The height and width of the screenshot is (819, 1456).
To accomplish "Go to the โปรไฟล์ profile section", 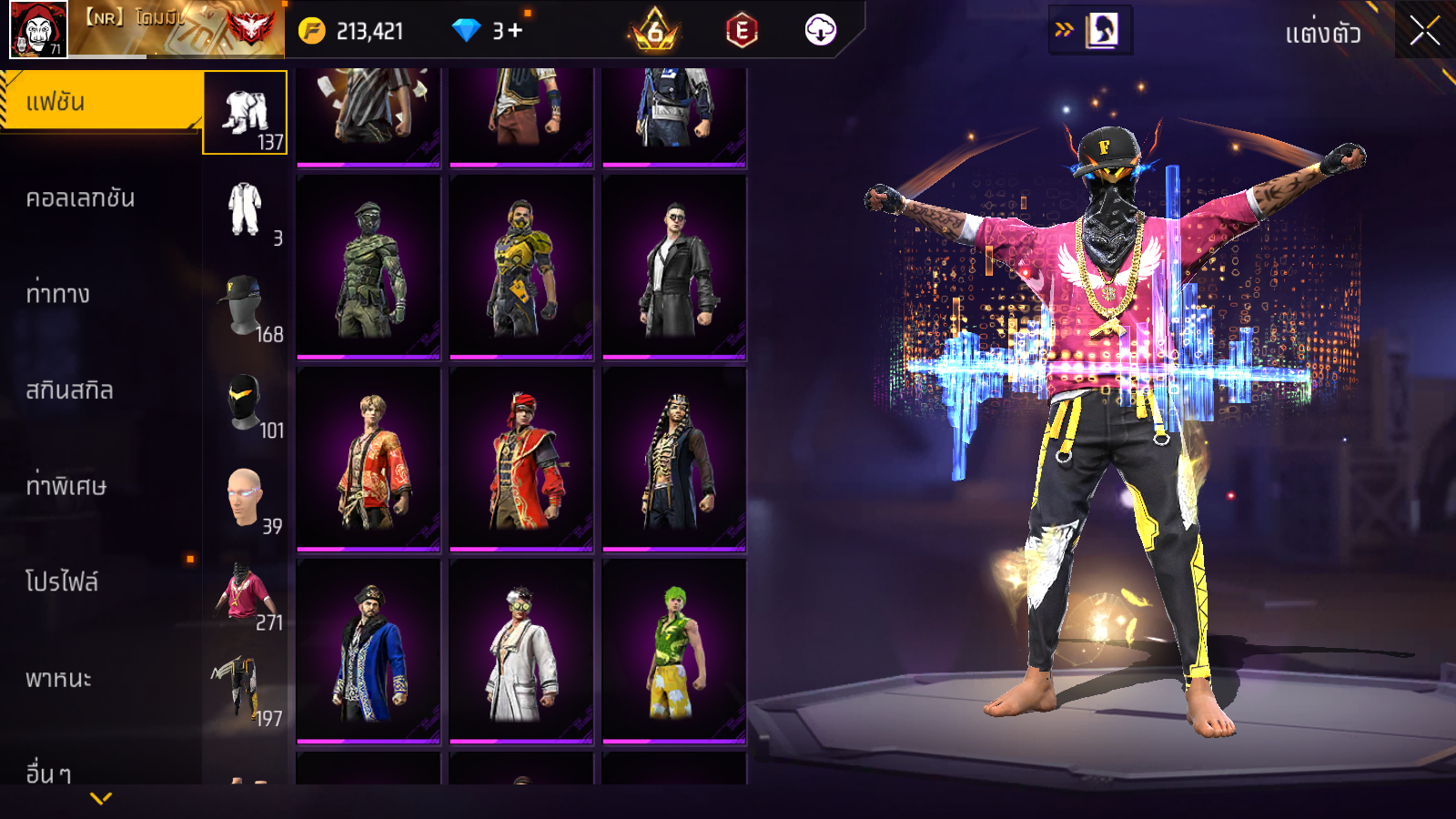I will pos(62,582).
